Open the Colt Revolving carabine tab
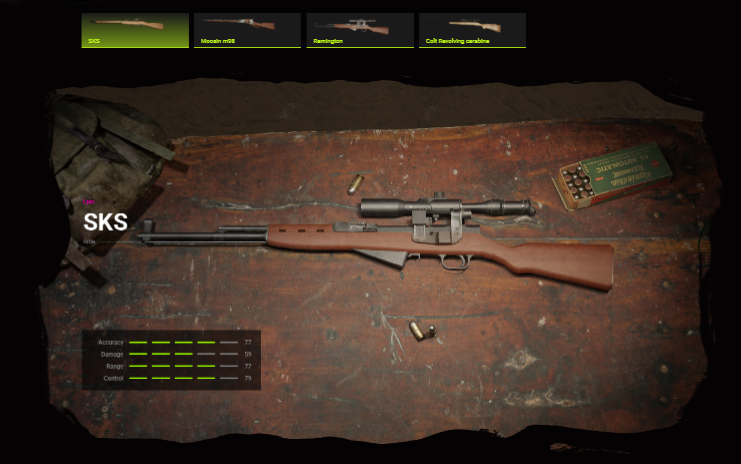The width and height of the screenshot is (741, 464). coord(472,30)
